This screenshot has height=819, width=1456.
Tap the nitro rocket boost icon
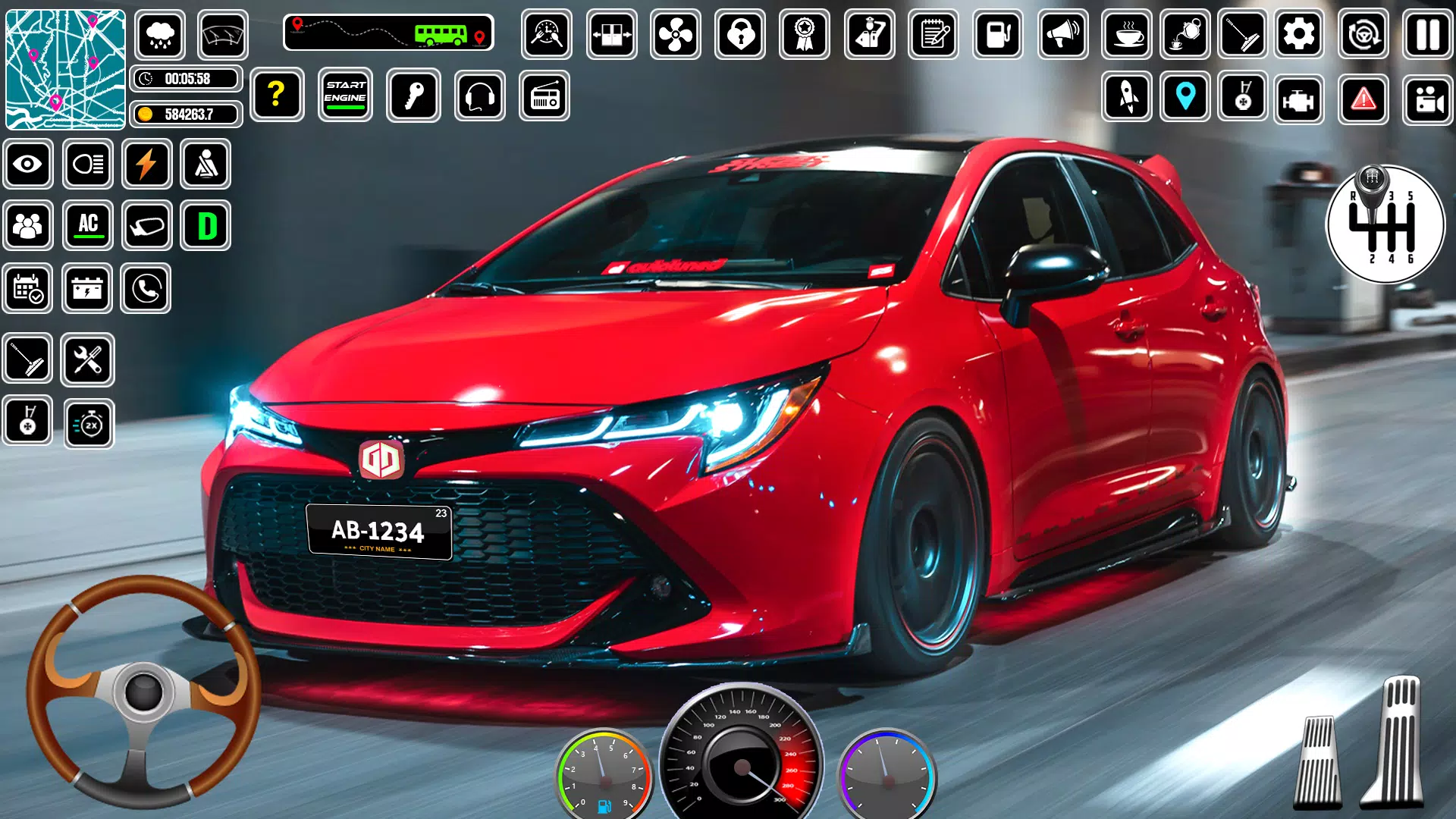[x=1125, y=96]
